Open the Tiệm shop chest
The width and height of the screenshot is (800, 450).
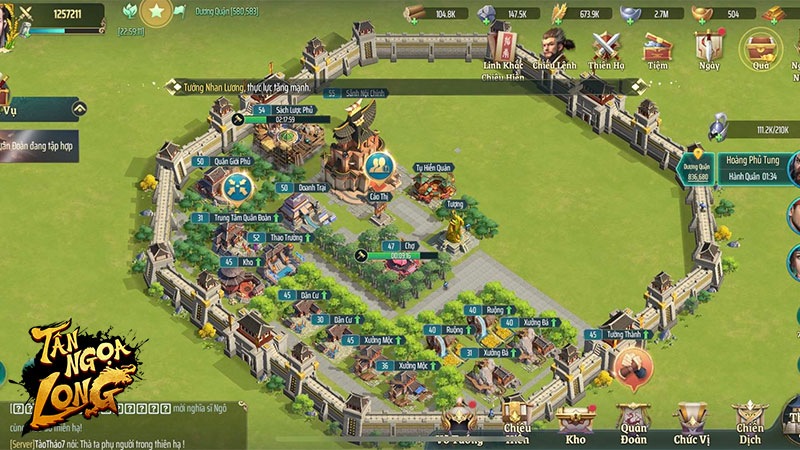pyautogui.click(x=657, y=49)
